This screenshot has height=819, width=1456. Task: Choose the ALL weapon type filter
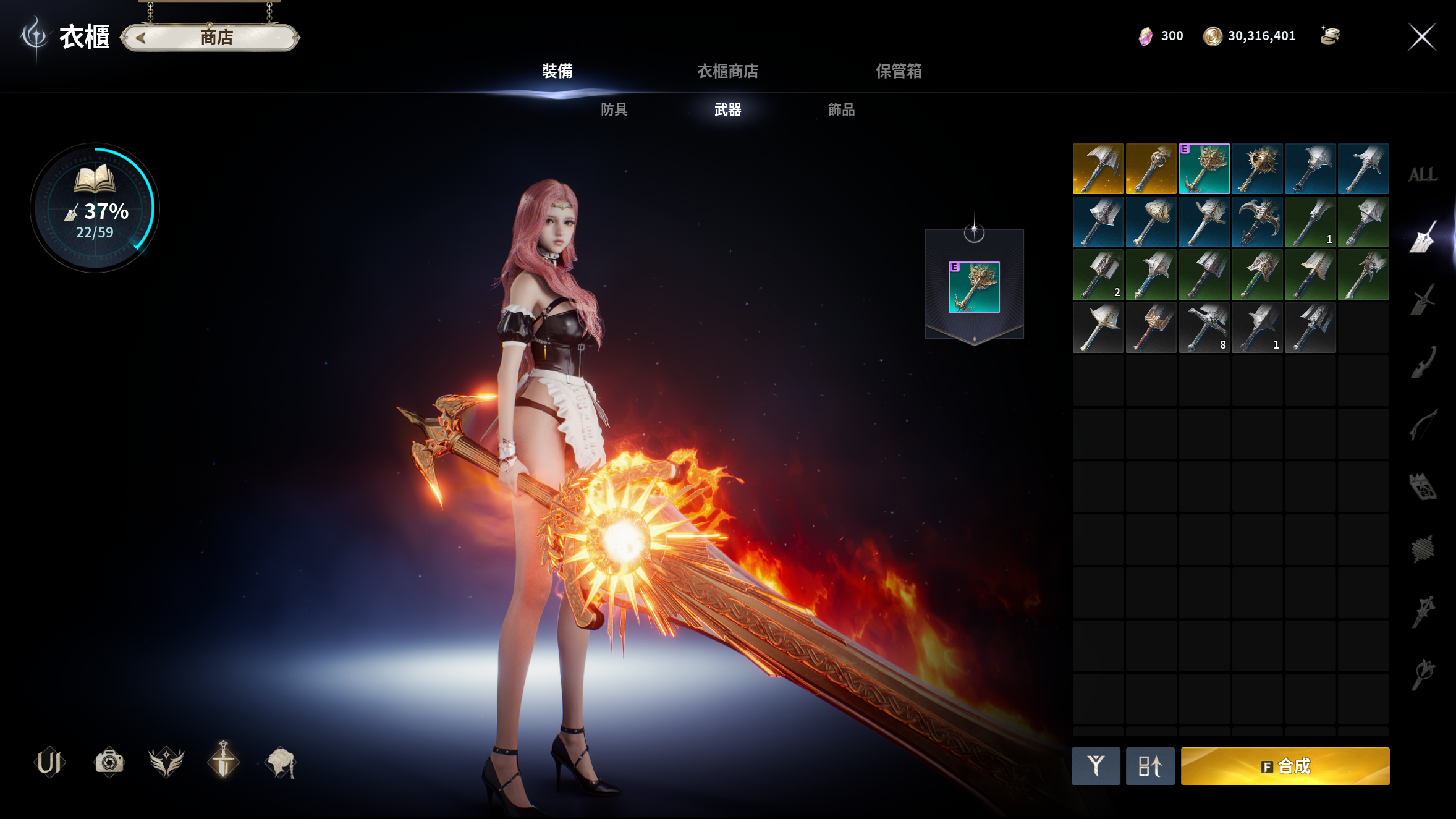(1422, 175)
